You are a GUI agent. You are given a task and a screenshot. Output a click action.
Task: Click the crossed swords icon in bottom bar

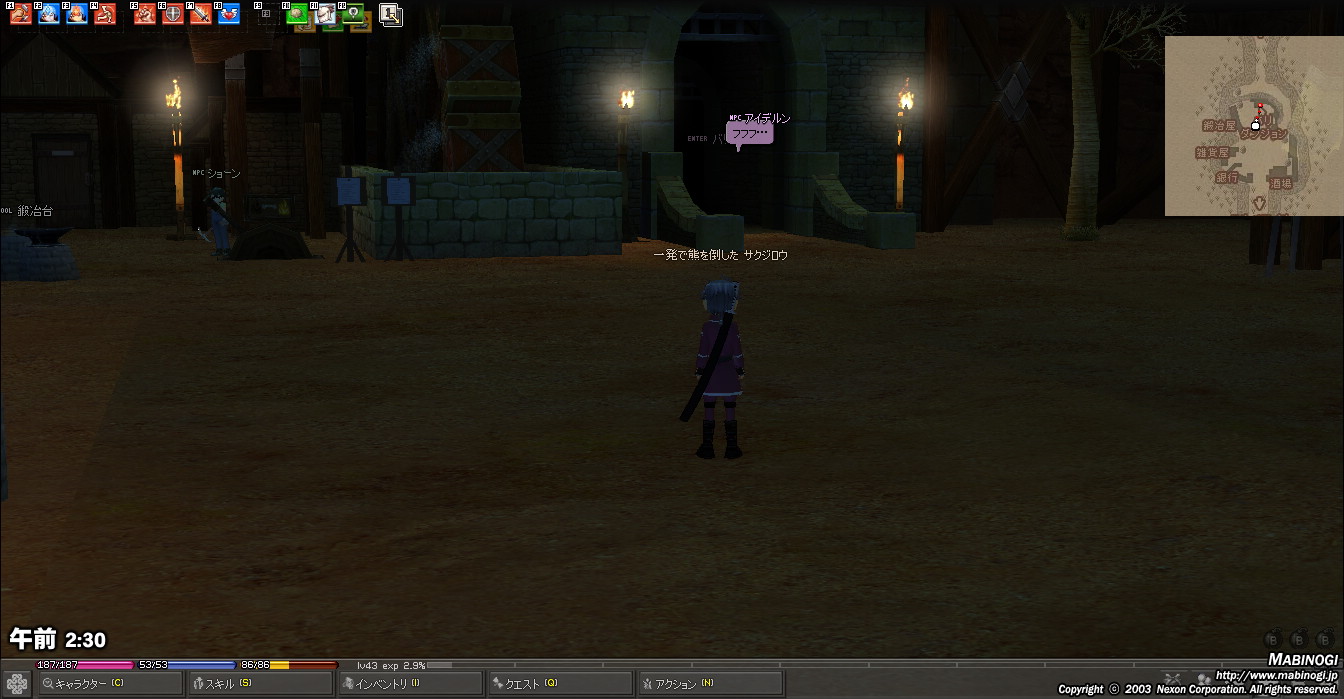(1173, 679)
